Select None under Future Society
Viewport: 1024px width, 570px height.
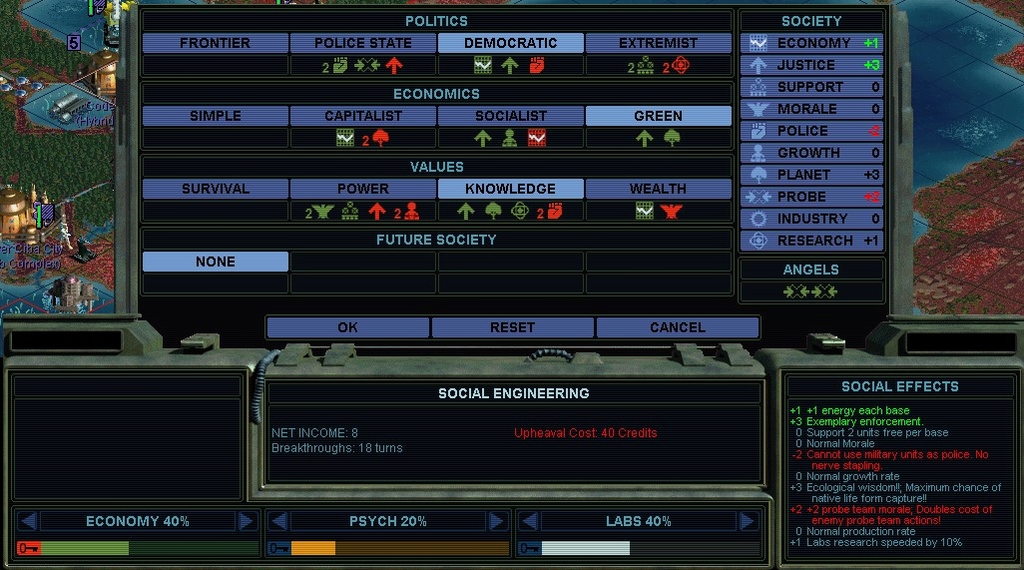point(215,261)
